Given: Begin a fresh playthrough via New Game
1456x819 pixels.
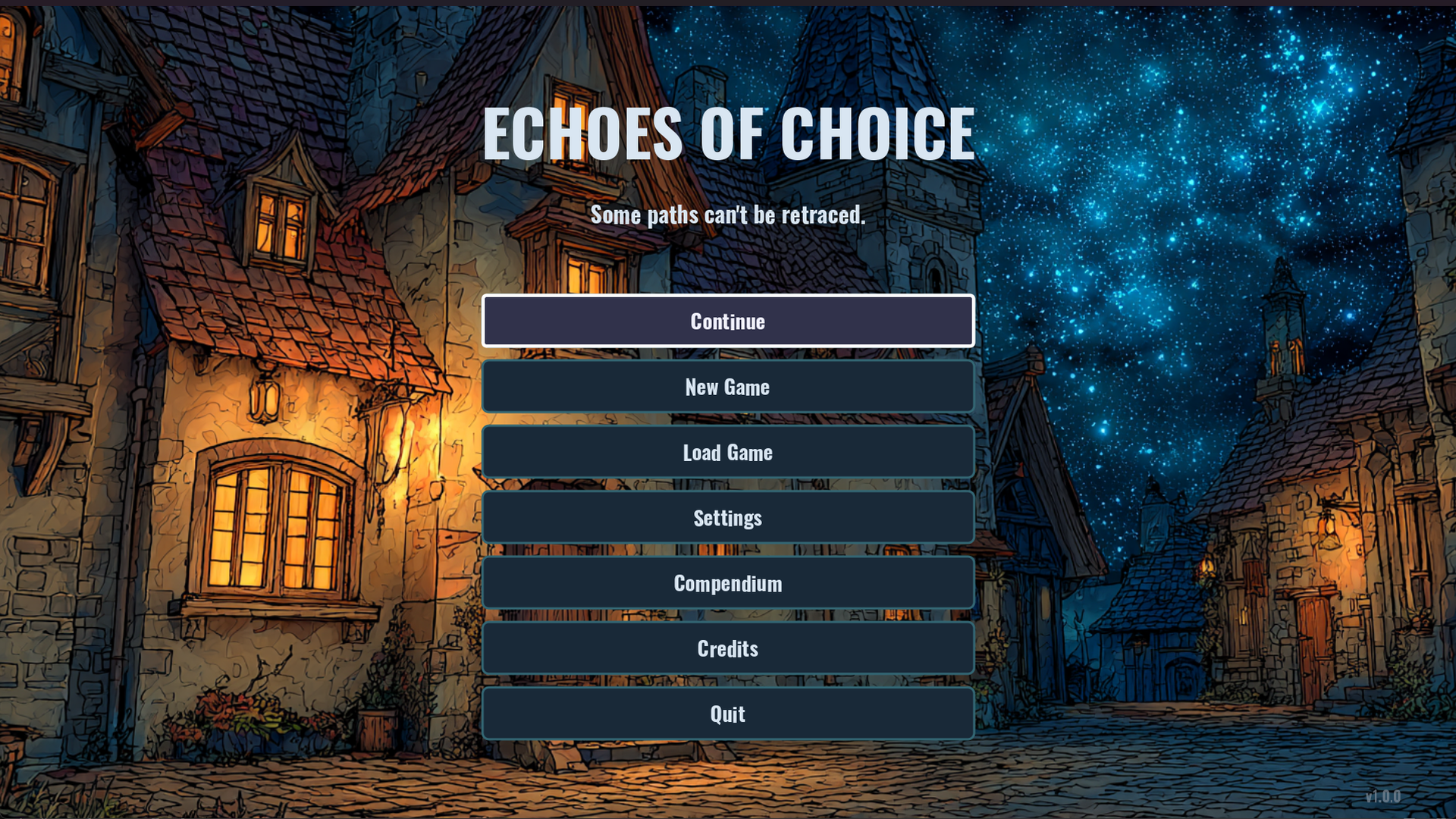Looking at the screenshot, I should [727, 386].
